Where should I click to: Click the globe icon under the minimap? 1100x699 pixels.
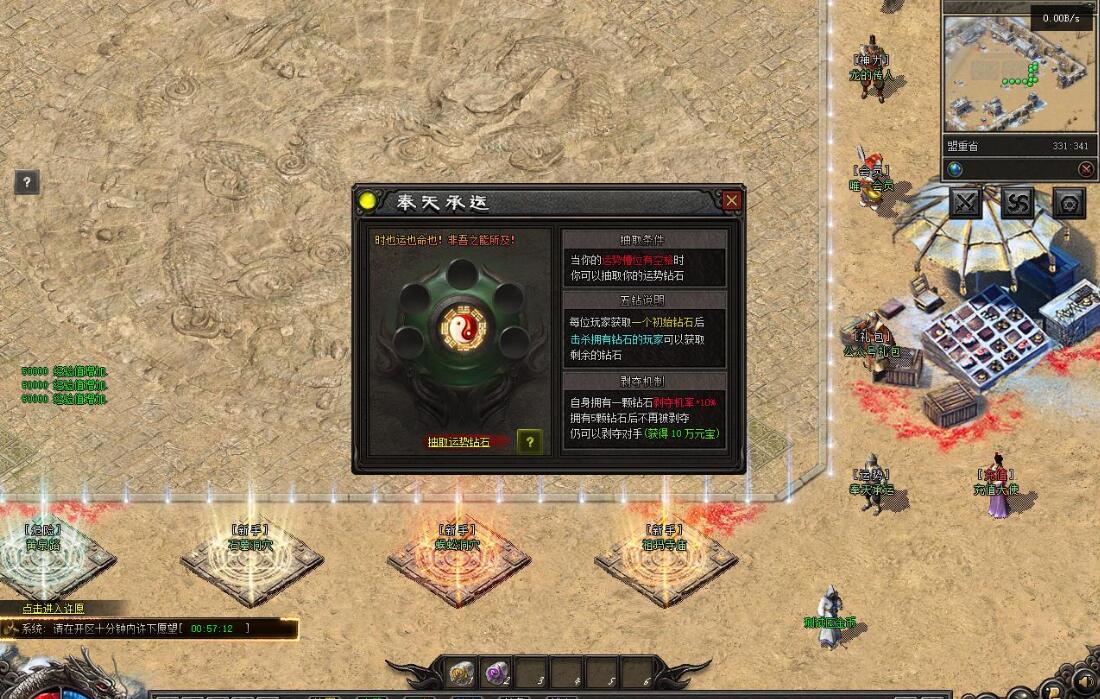[956, 169]
